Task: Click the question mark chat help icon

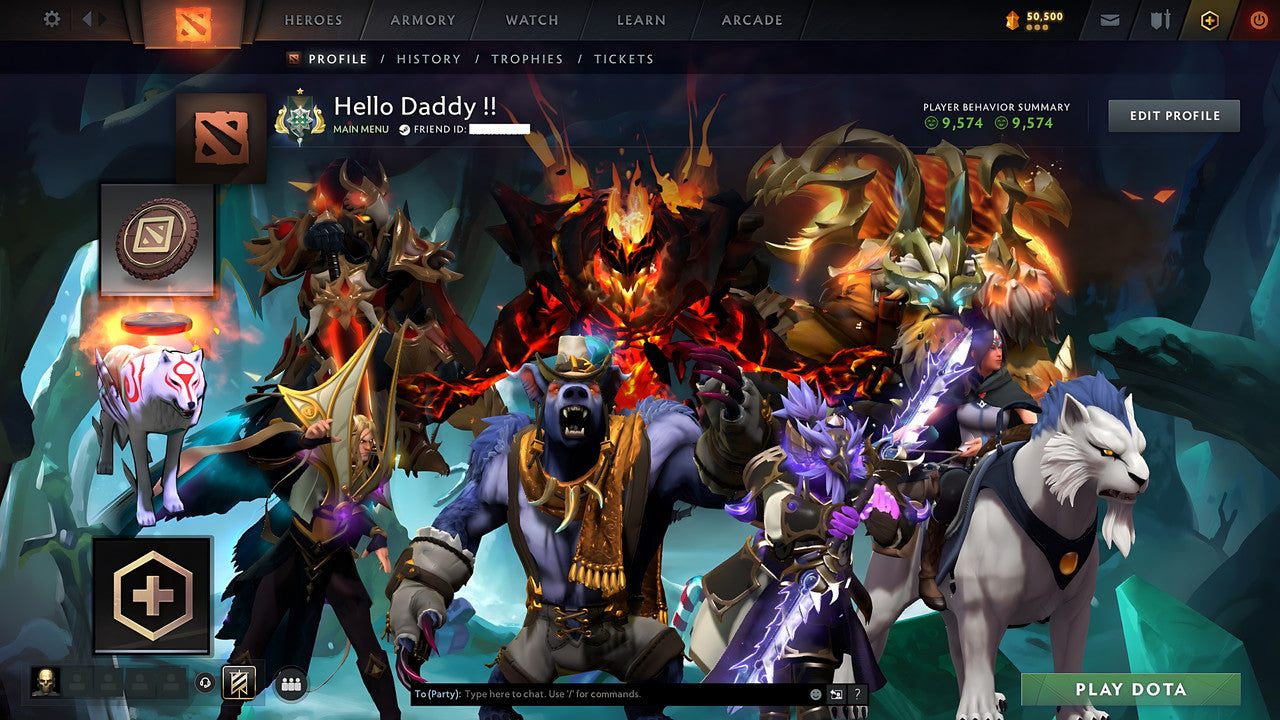Action: pos(857,693)
